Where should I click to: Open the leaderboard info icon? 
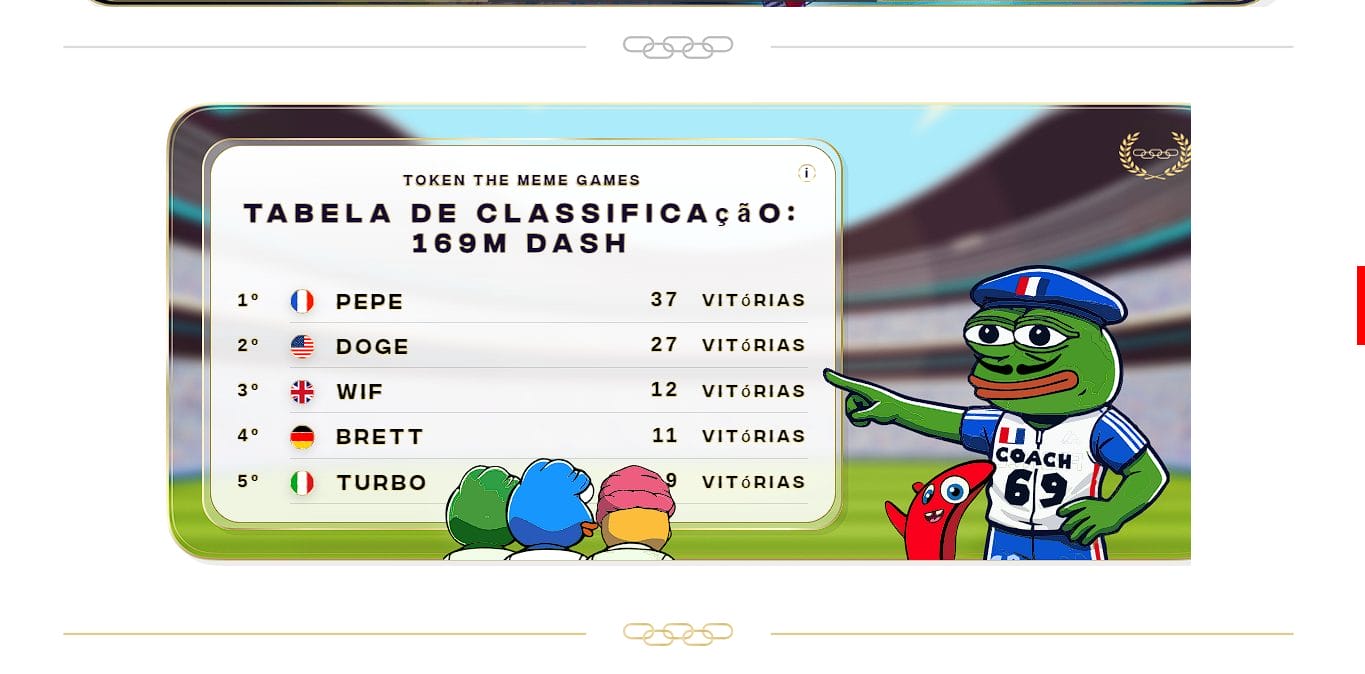pyautogui.click(x=807, y=173)
